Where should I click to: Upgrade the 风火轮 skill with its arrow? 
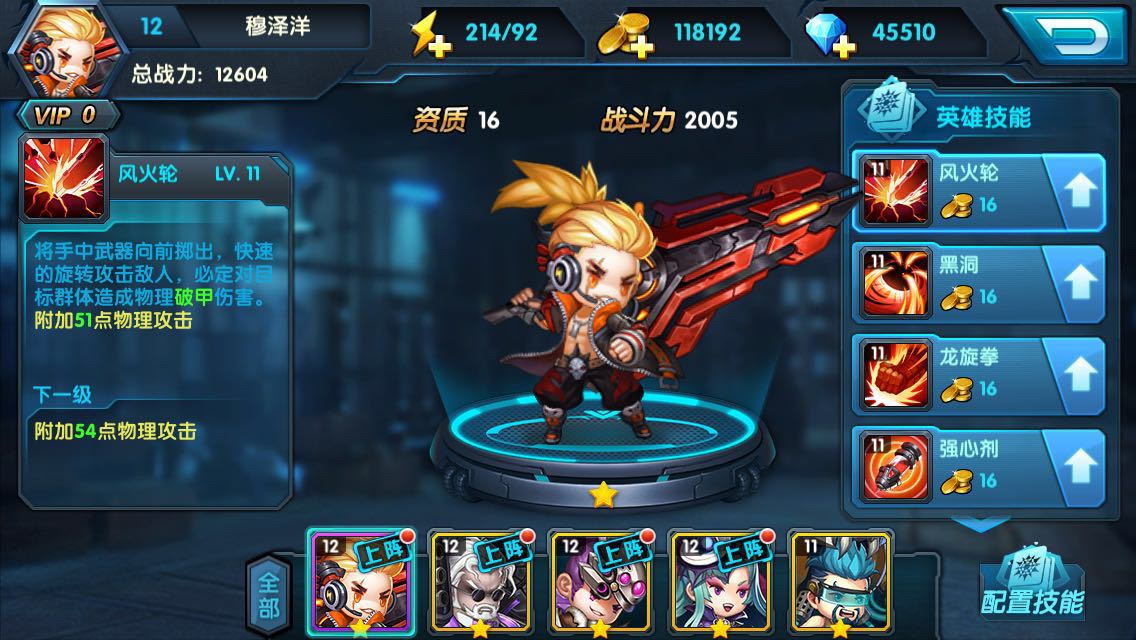point(1078,189)
